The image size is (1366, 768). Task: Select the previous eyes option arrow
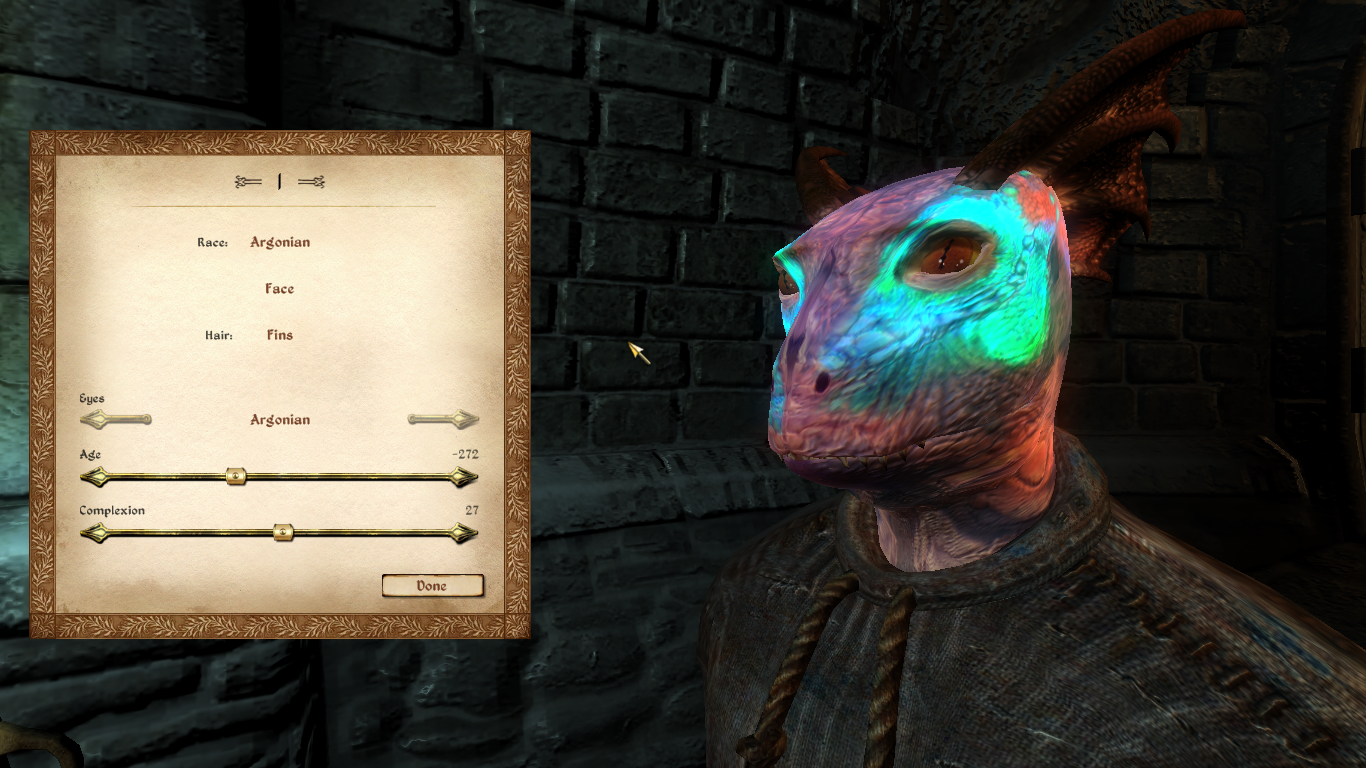(115, 420)
